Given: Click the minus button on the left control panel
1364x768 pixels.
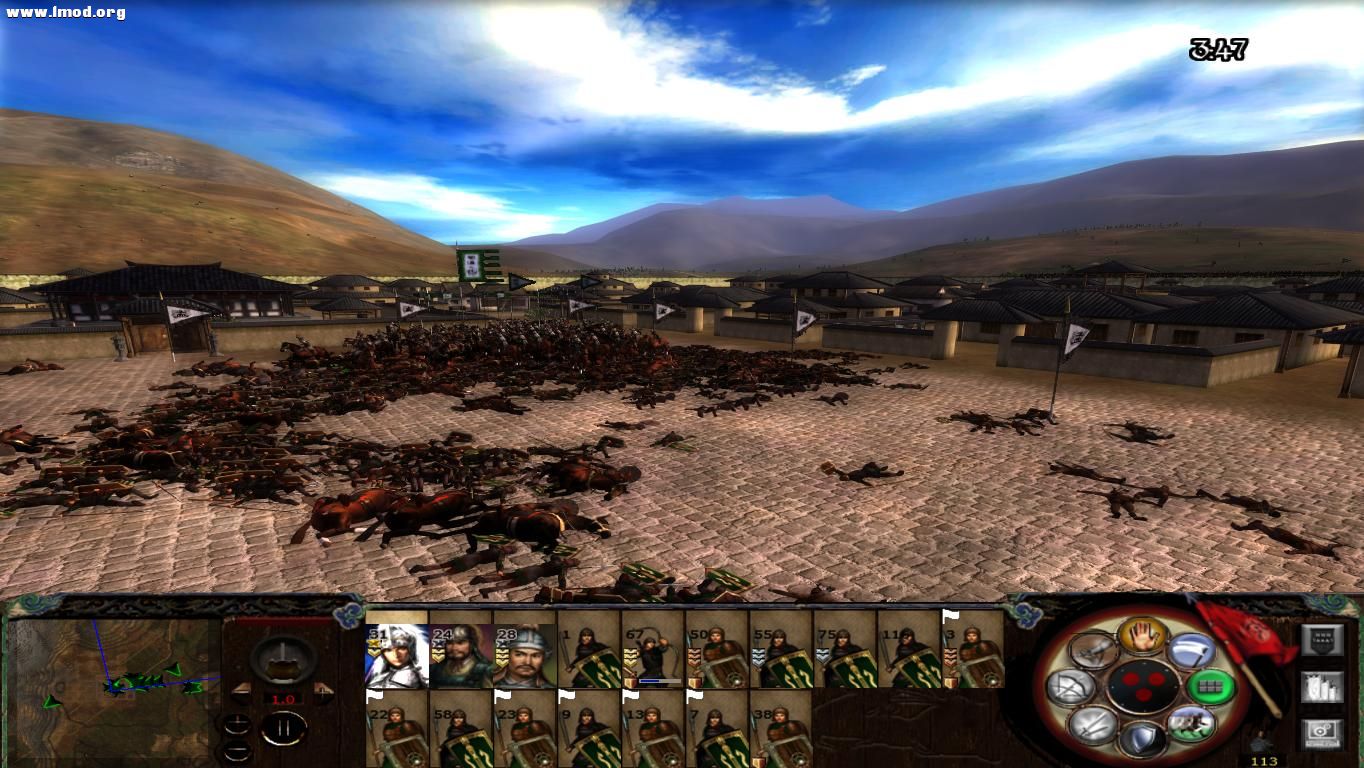Looking at the screenshot, I should tap(237, 752).
